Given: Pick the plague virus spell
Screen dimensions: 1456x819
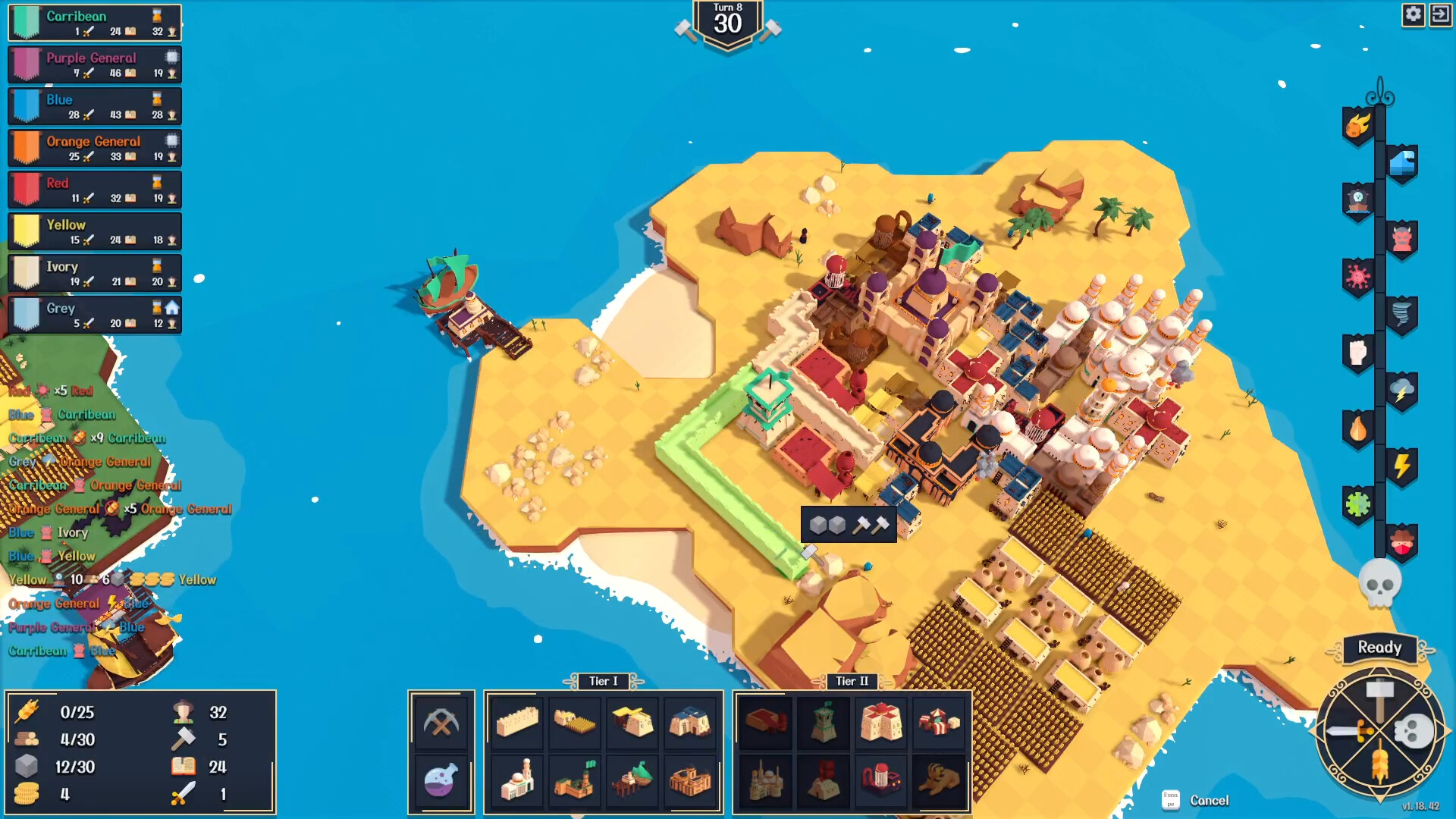Looking at the screenshot, I should pyautogui.click(x=1357, y=276).
